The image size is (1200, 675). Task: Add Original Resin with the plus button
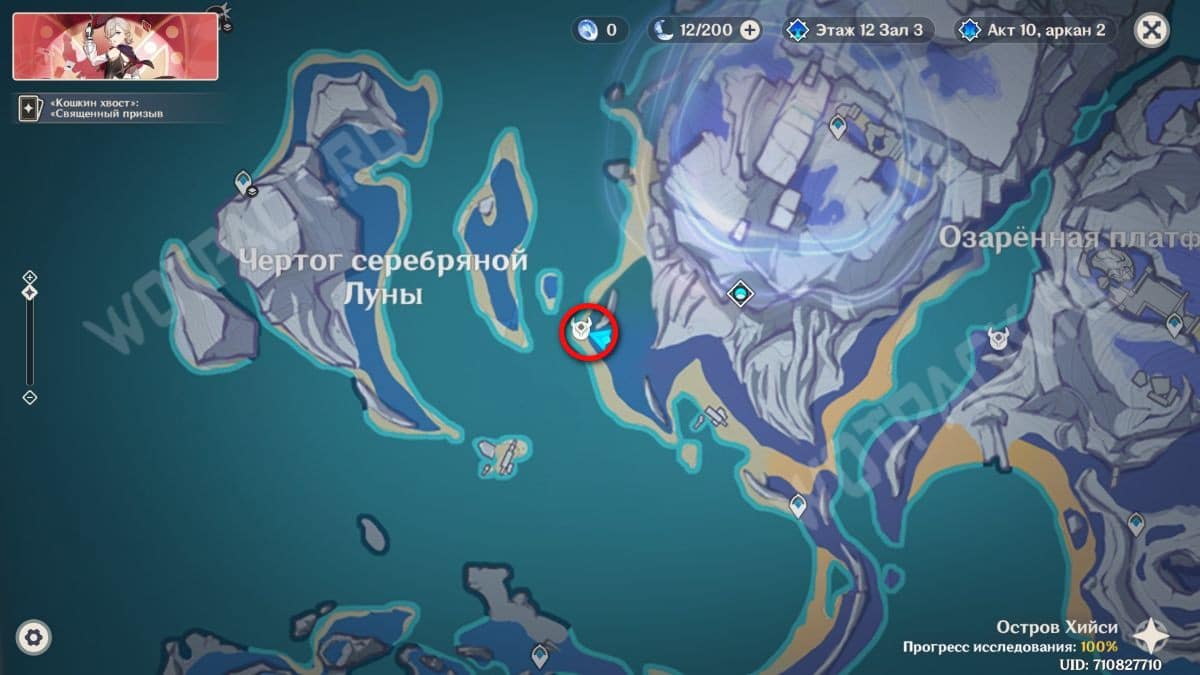tap(750, 30)
